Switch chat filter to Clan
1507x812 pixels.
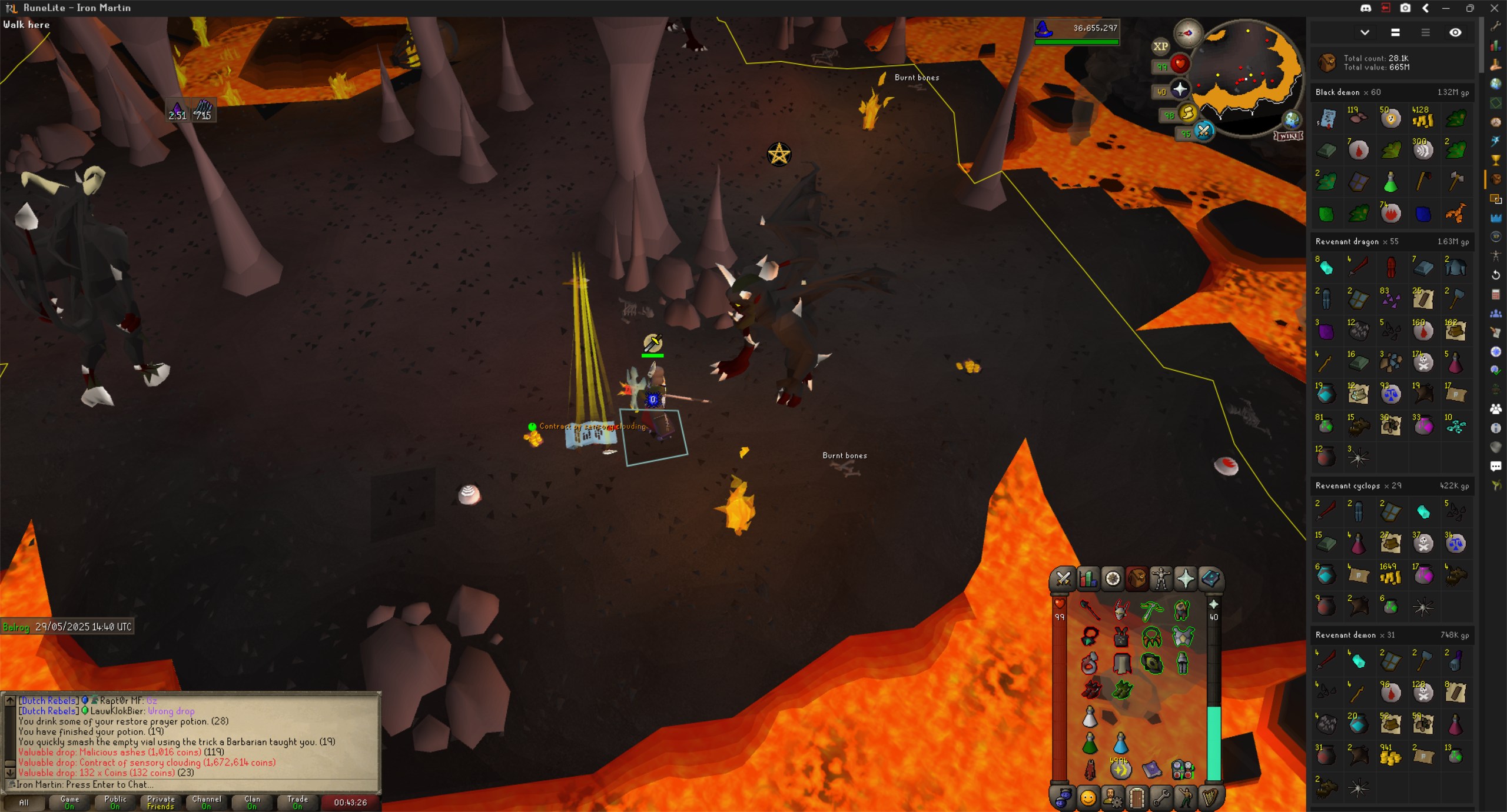tap(252, 802)
